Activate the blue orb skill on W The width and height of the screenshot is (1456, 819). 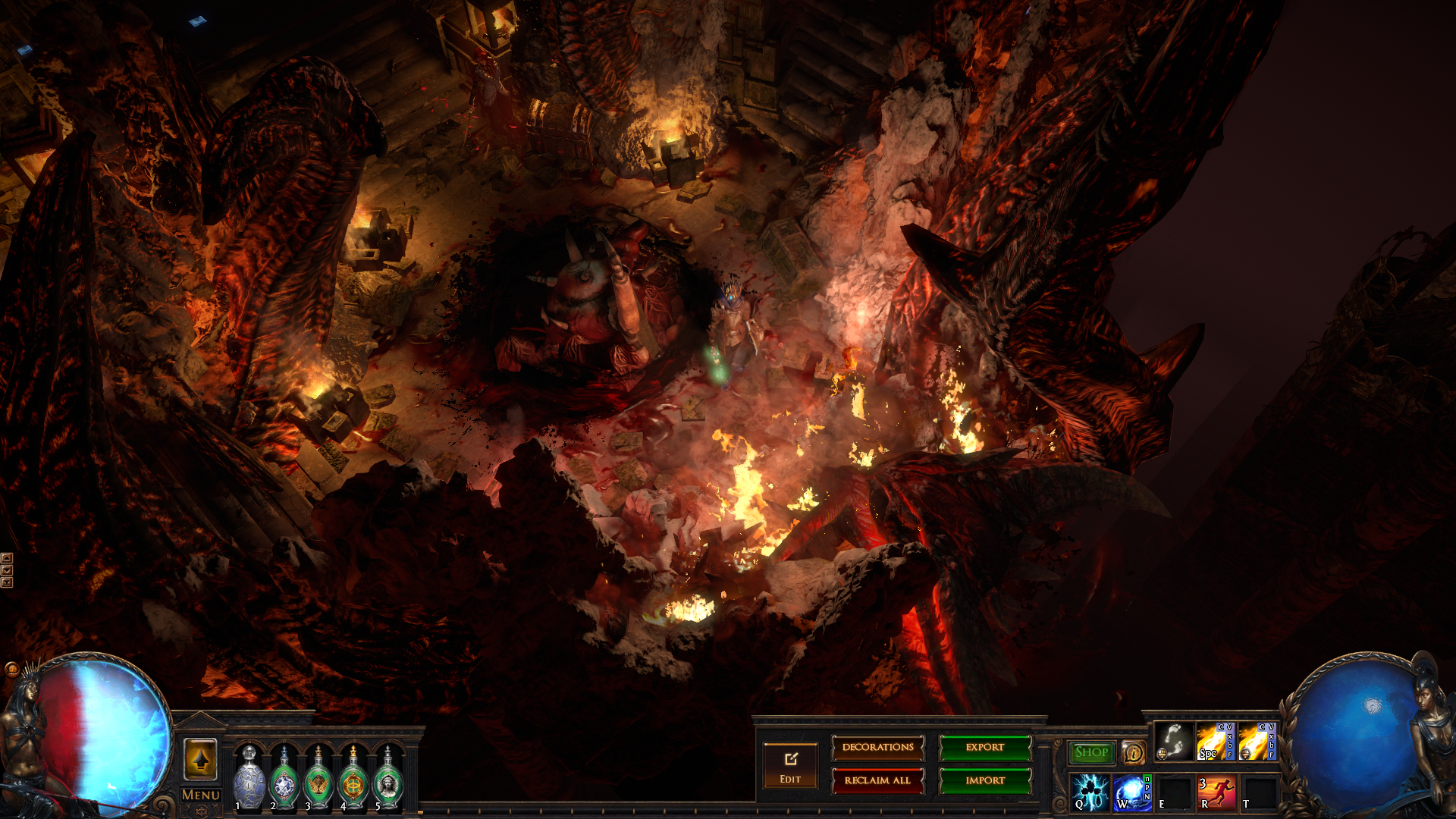[x=1132, y=792]
